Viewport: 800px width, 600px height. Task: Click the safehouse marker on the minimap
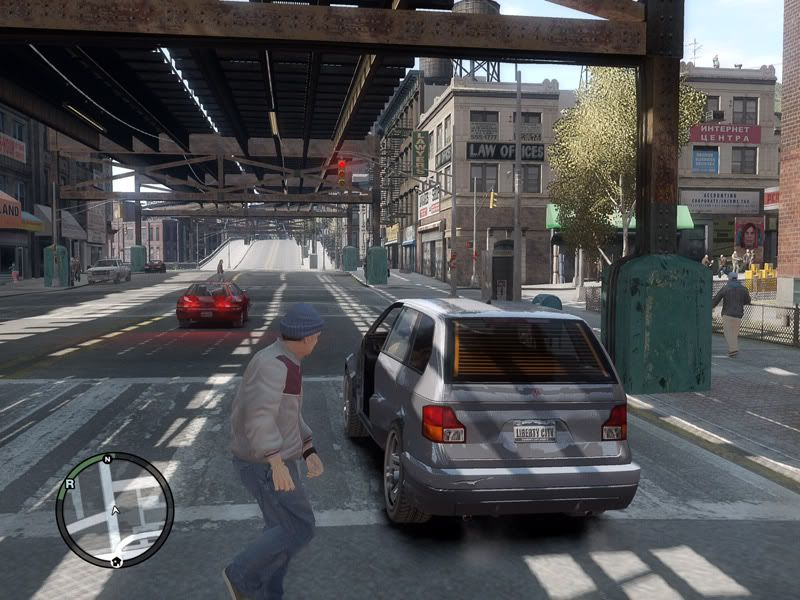(116, 562)
